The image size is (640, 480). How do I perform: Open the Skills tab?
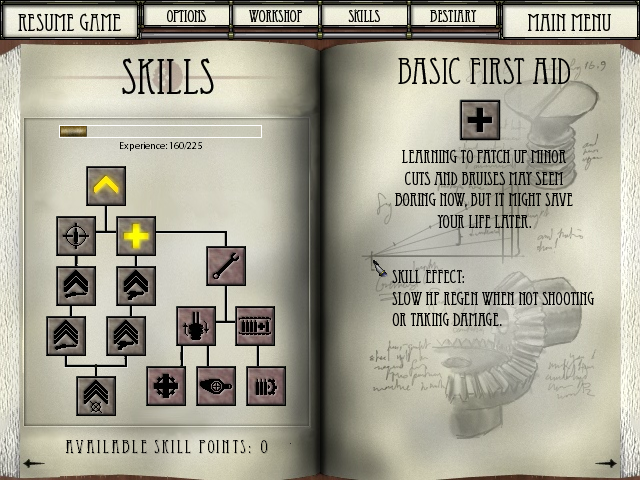point(364,16)
